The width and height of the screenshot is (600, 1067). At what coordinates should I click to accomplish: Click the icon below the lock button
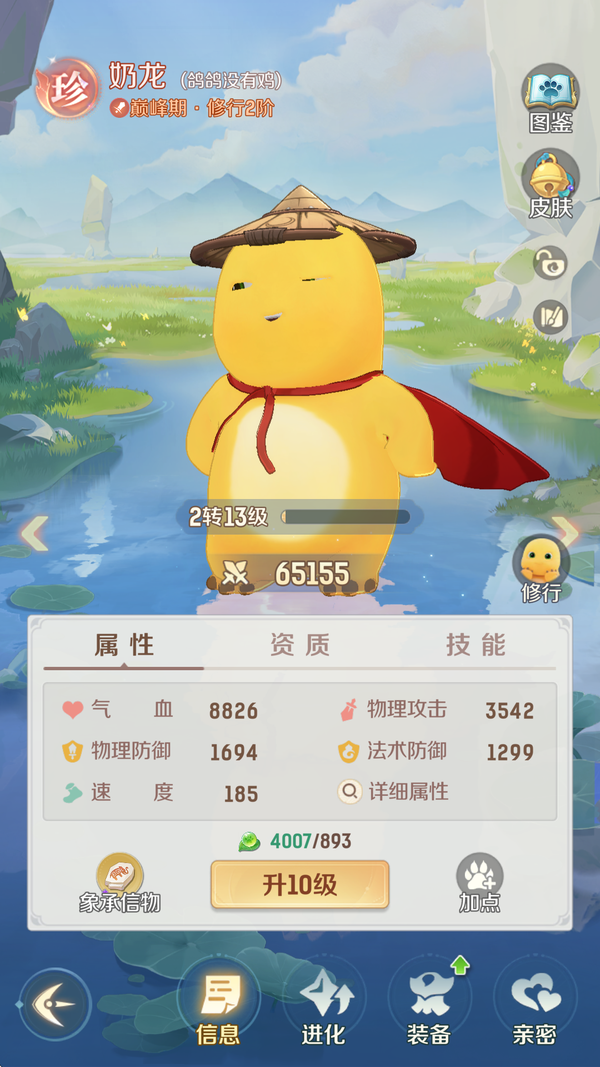(550, 317)
